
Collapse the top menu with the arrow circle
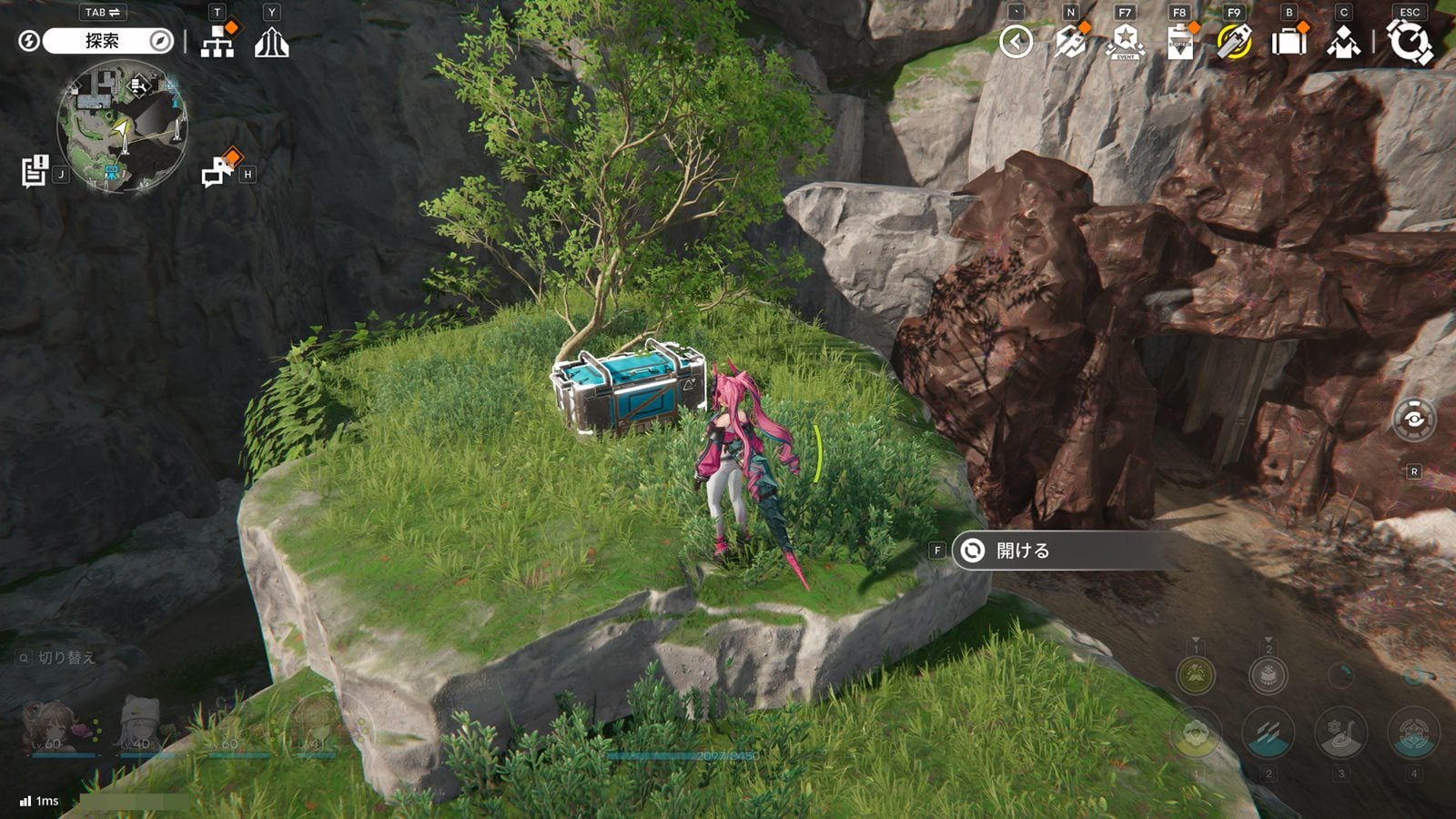tap(1016, 42)
